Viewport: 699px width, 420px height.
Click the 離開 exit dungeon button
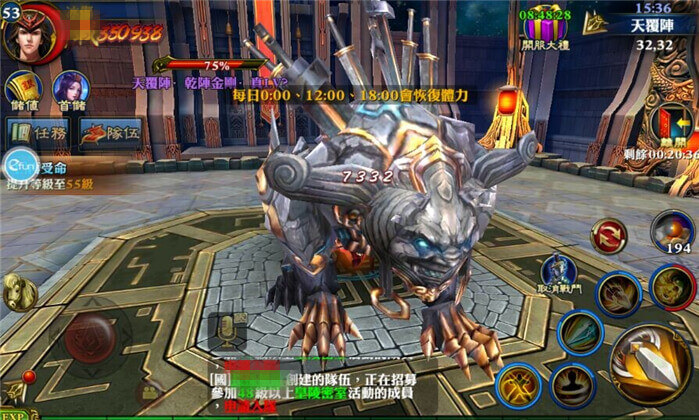coord(672,125)
